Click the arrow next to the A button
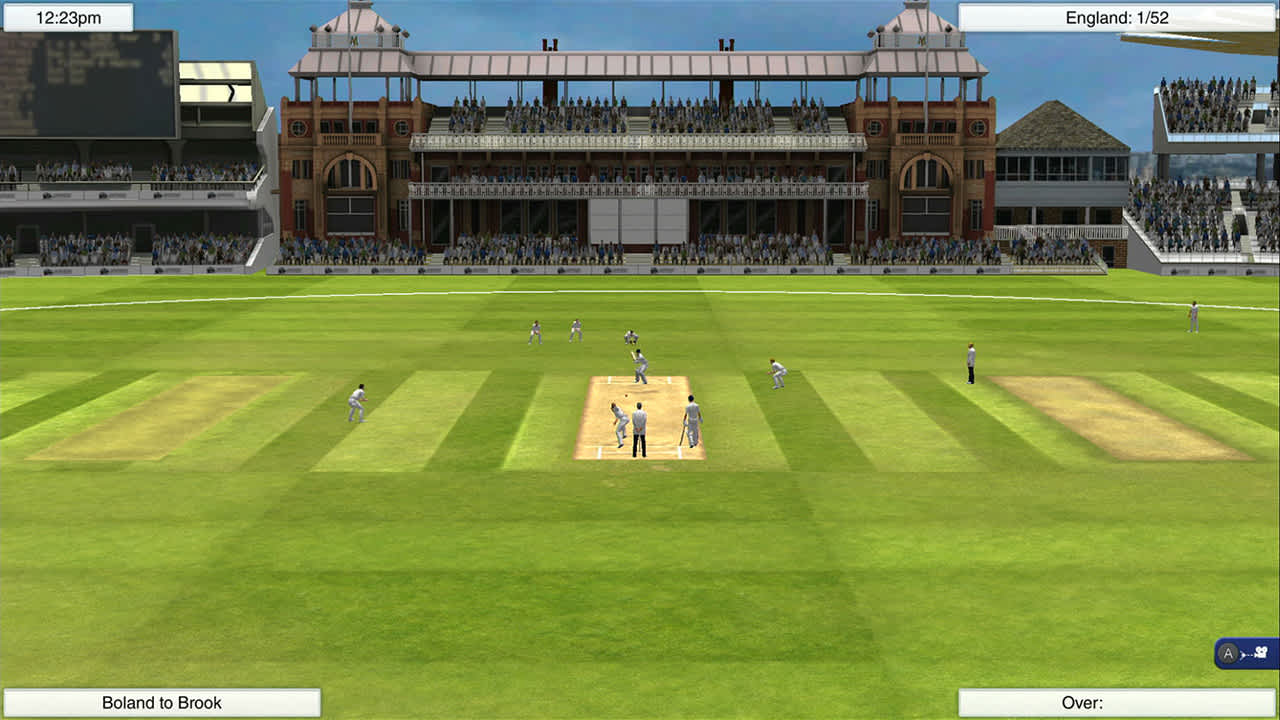1280x720 pixels. (x=1243, y=653)
